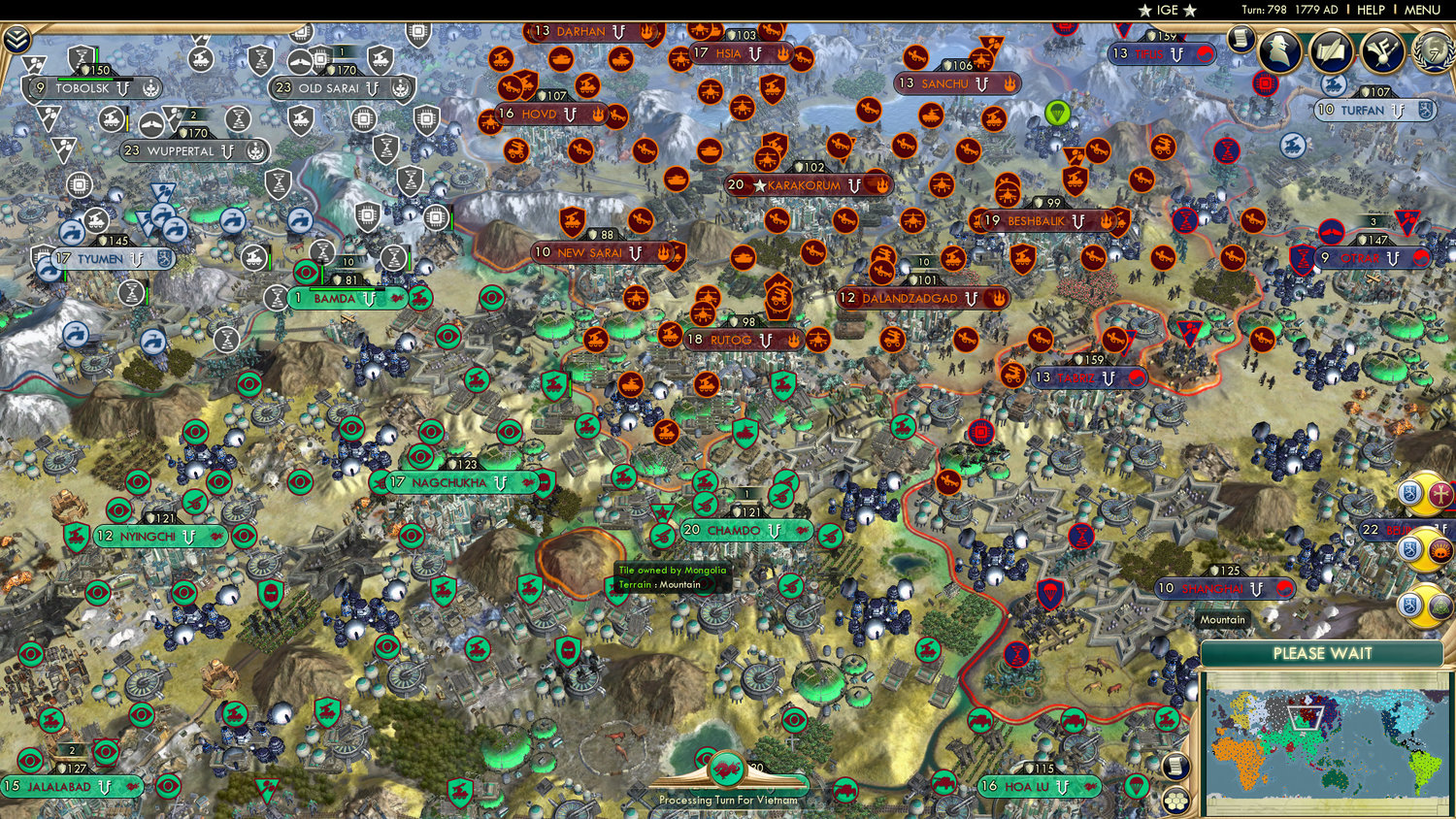Open the HELP screen

pos(1373,11)
